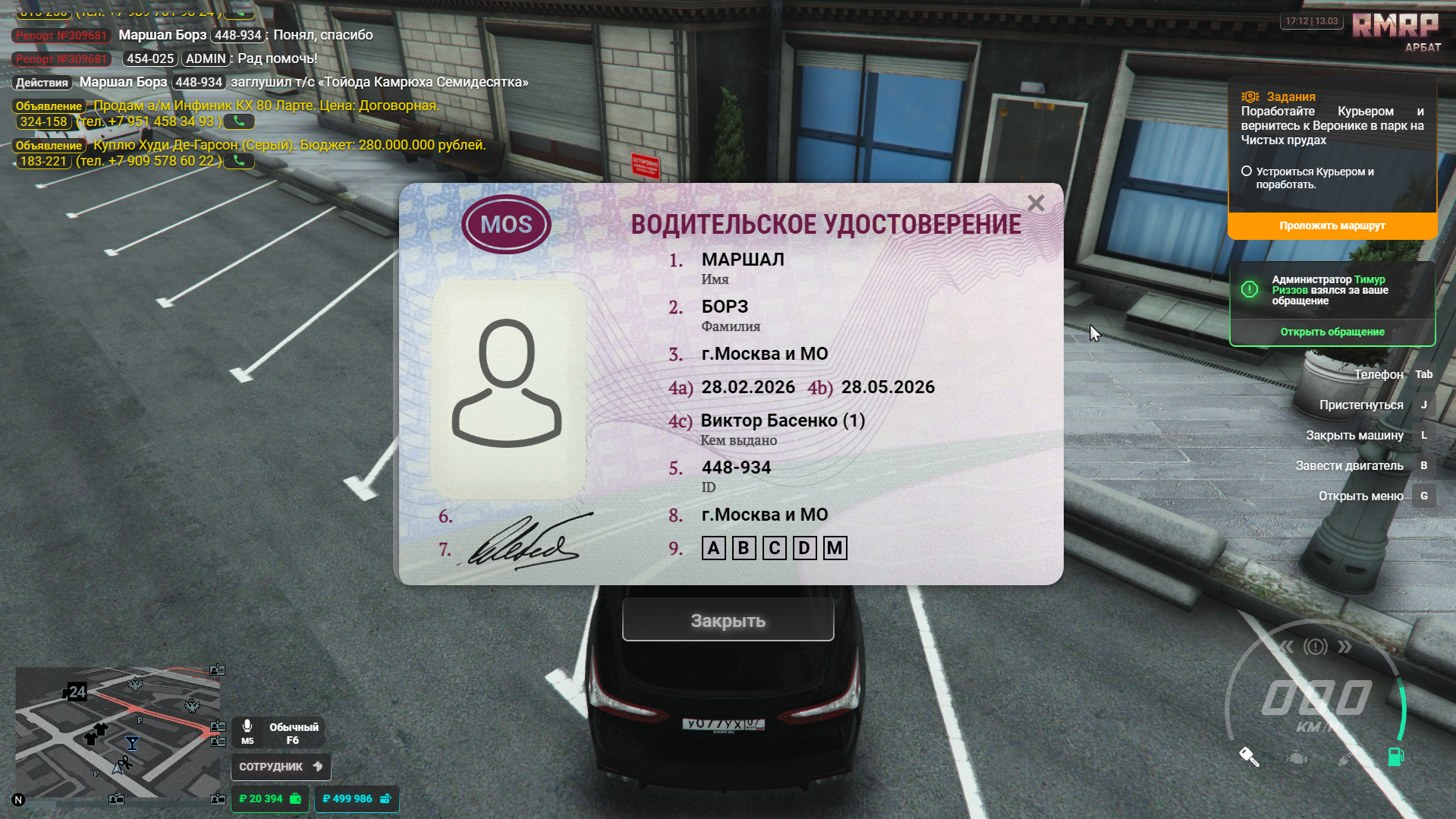
Task: Select the Пристегнуться action entry
Action: [x=1360, y=405]
